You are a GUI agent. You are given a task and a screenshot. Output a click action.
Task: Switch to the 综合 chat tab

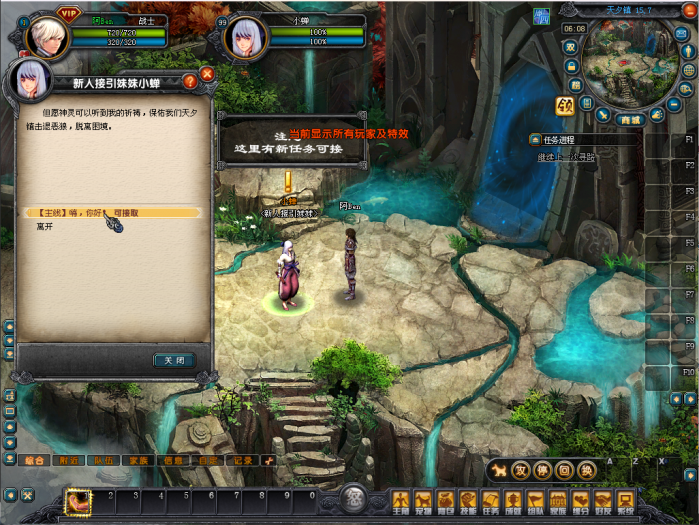pyautogui.click(x=32, y=460)
